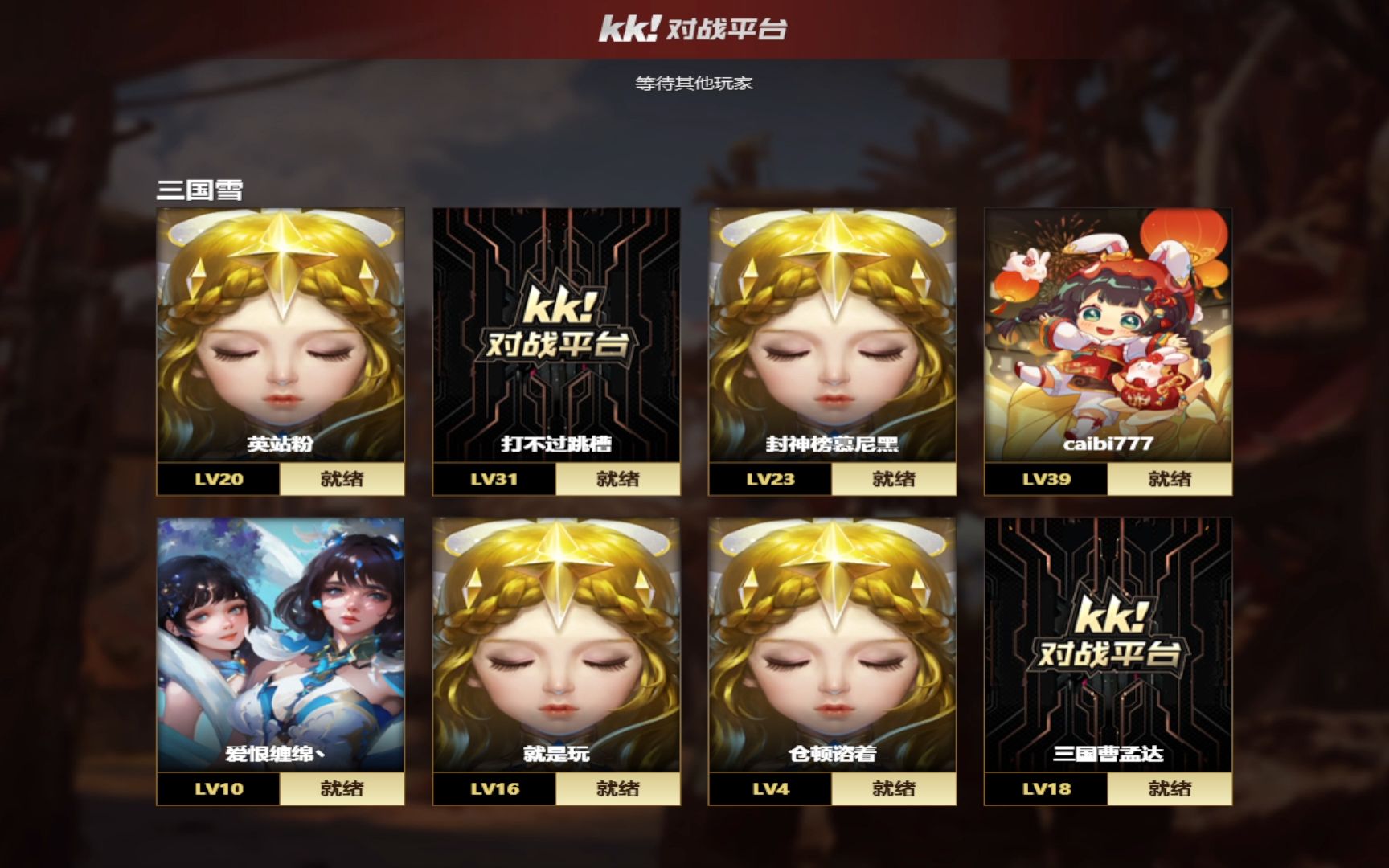
Task: Select player card 英站粉
Action: (x=280, y=336)
